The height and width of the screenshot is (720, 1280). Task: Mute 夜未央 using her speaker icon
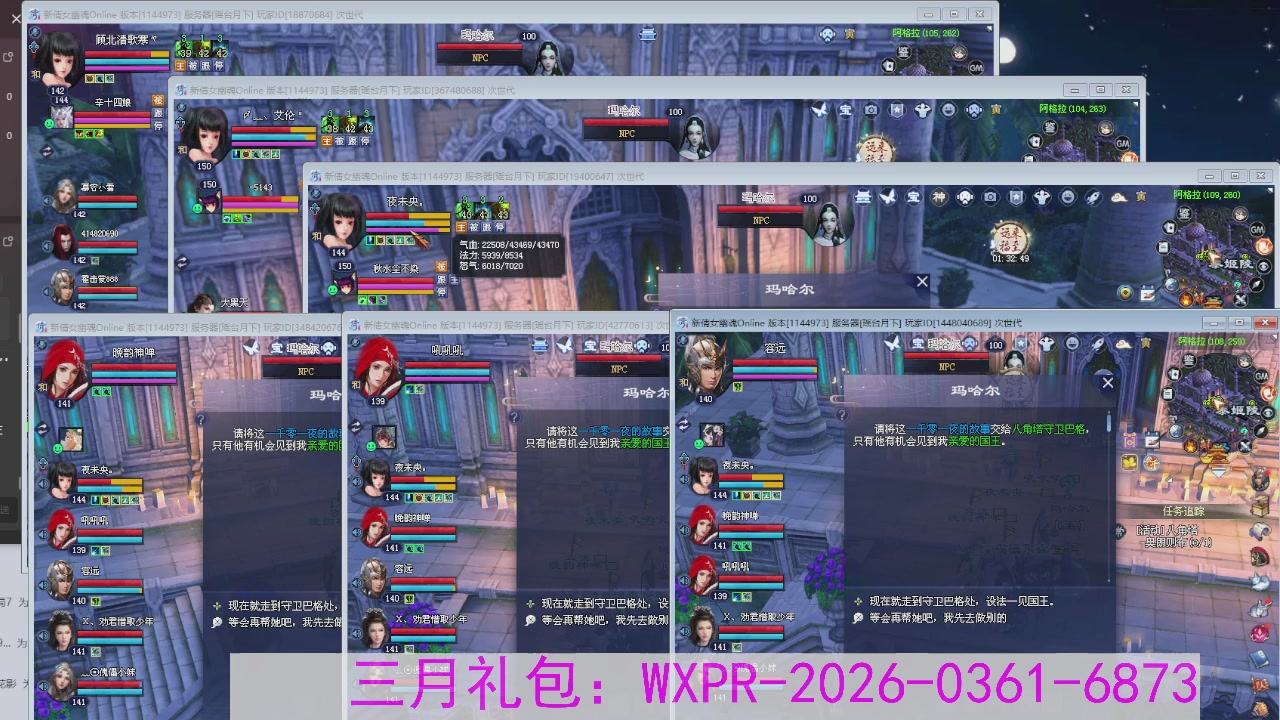684,480
